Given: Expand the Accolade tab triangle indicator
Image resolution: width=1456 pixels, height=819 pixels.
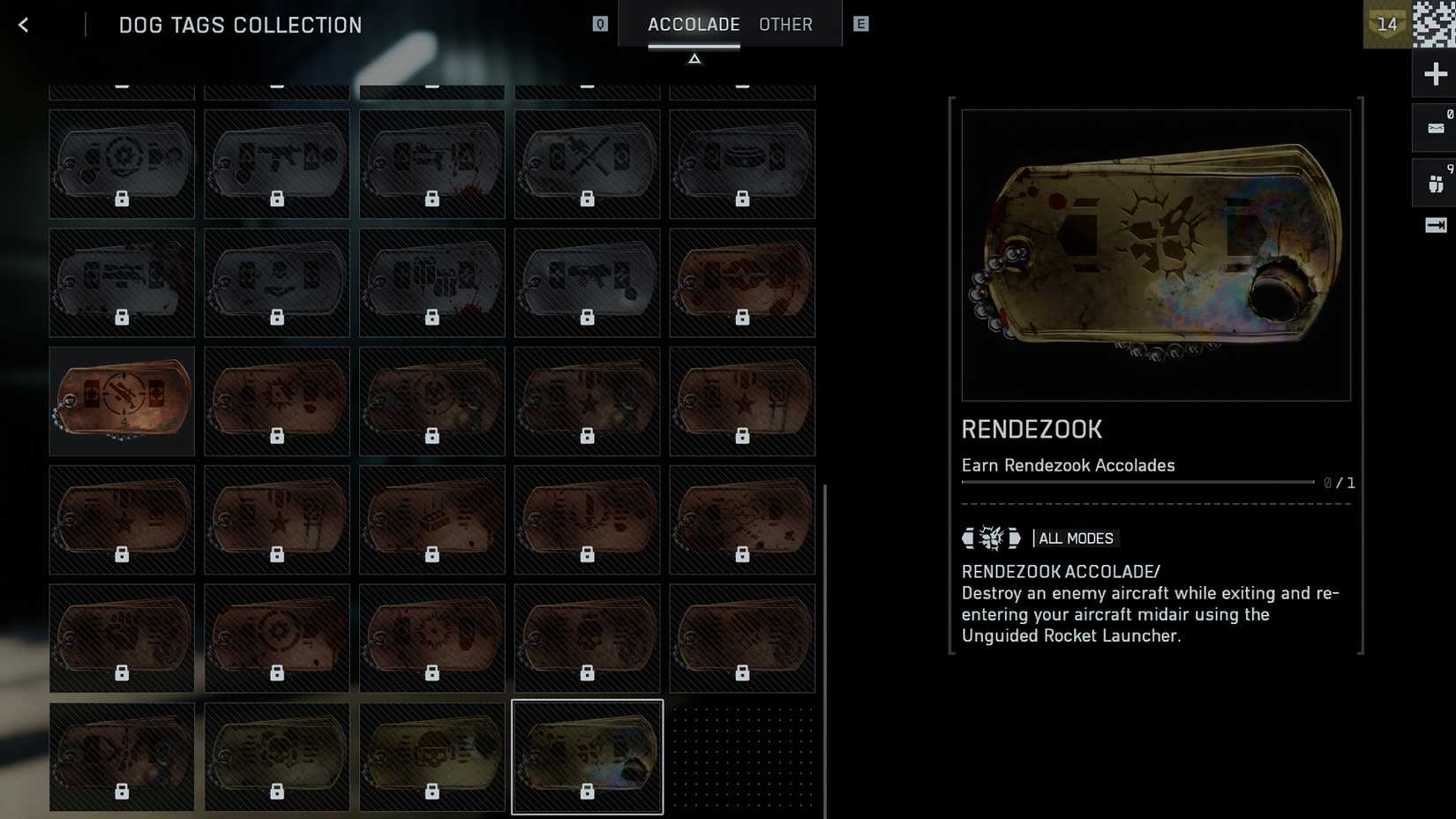Looking at the screenshot, I should 694,56.
